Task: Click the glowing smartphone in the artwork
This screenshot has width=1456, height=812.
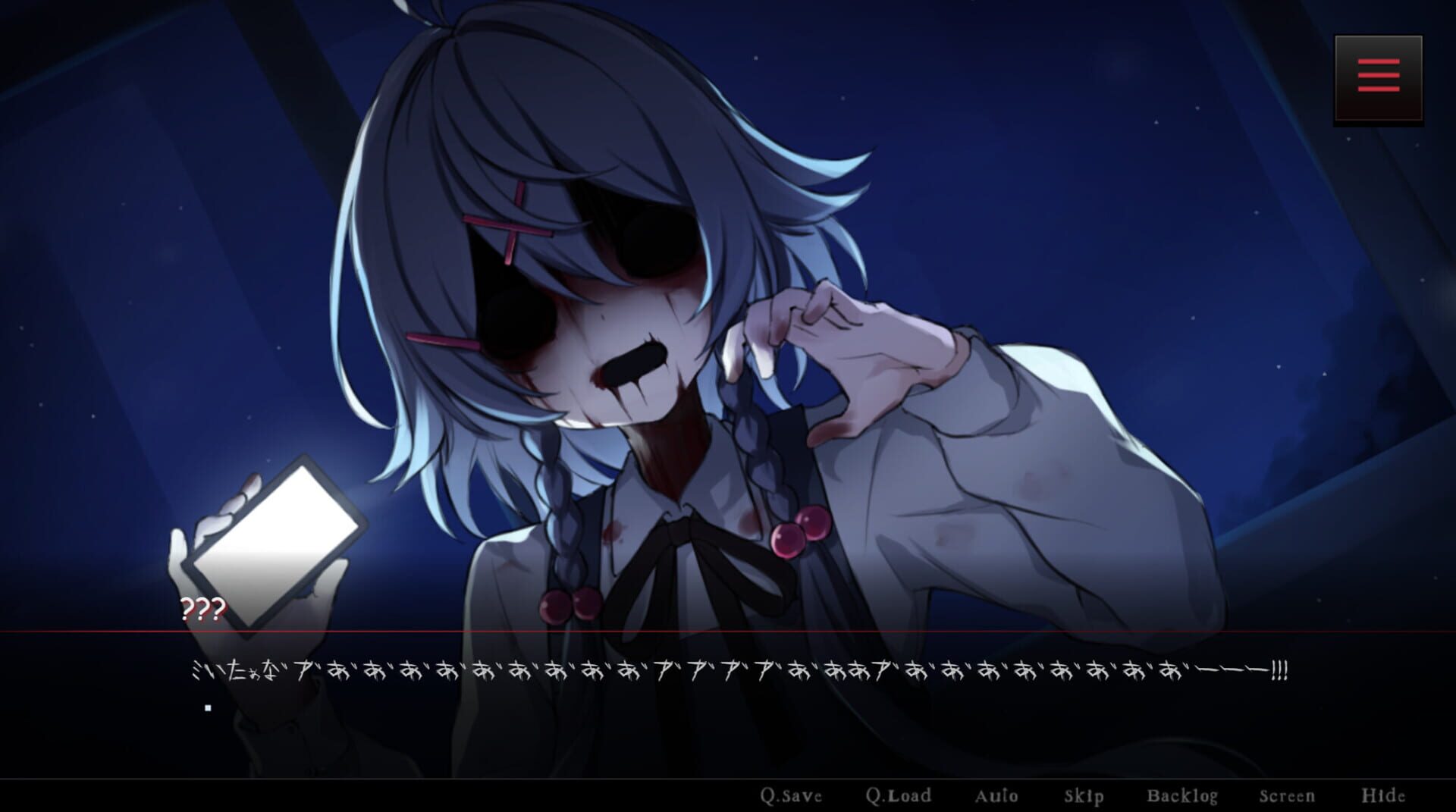Action: 282,541
